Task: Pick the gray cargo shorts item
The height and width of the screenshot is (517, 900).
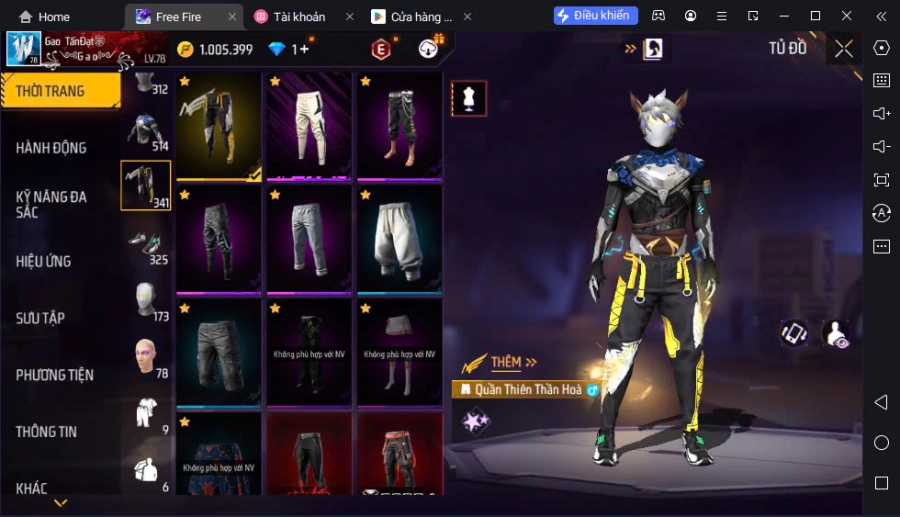Action: [219, 350]
